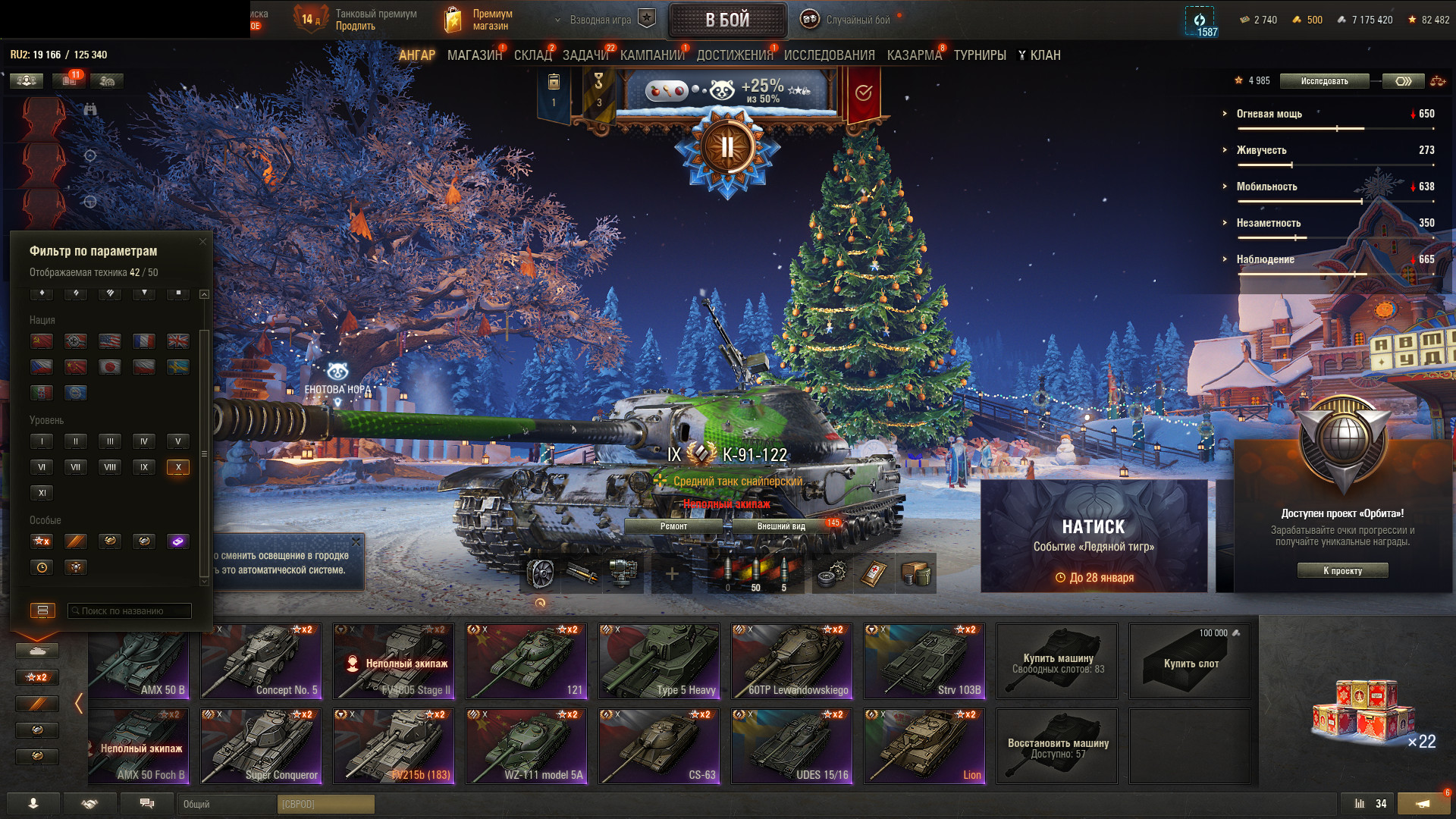Screen dimensions: 1456x819
Task: Go to the ДОСТИЖЕНИЯ achievements tab
Action: tap(734, 55)
